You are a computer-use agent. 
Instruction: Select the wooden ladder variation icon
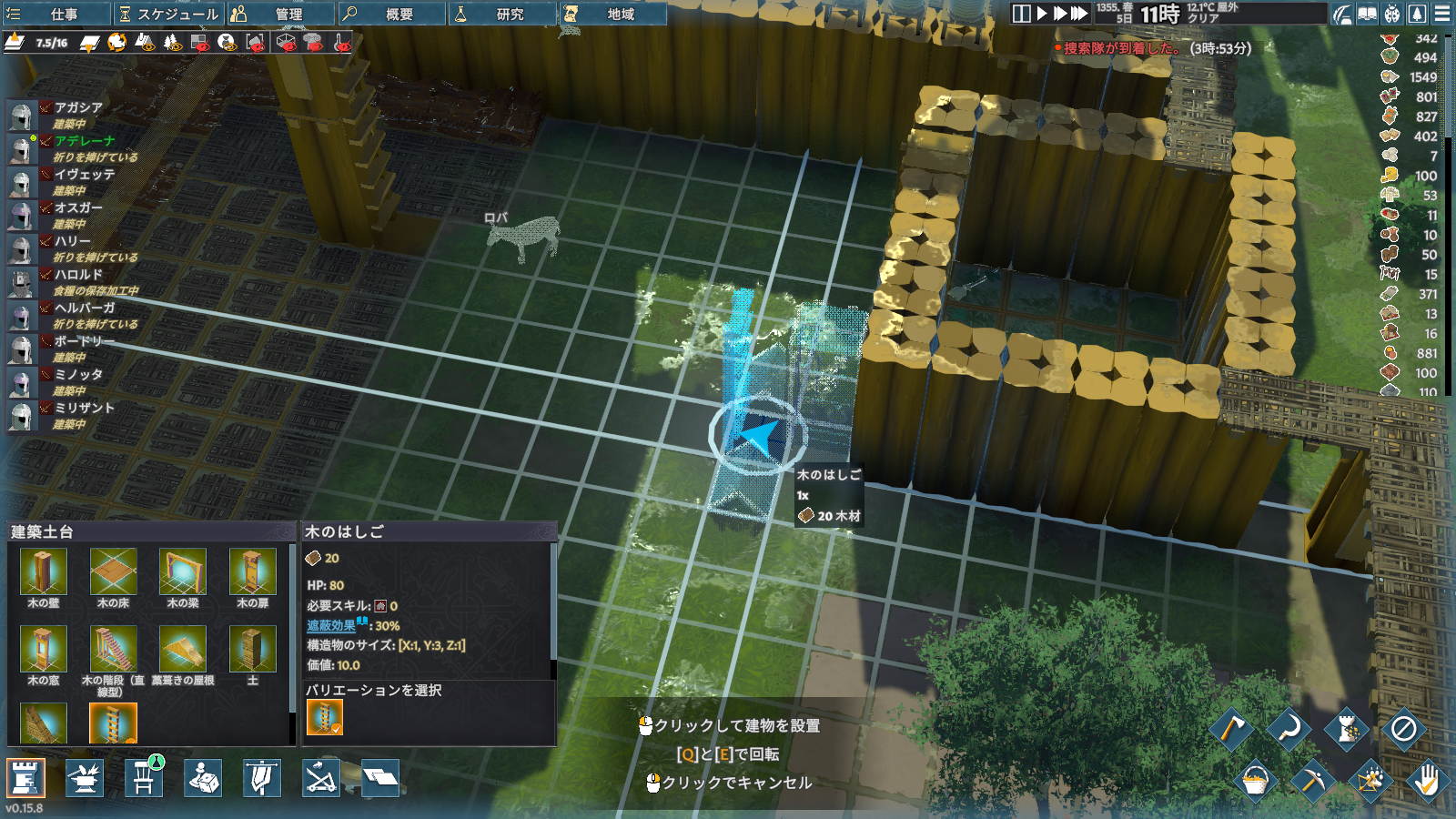(324, 717)
